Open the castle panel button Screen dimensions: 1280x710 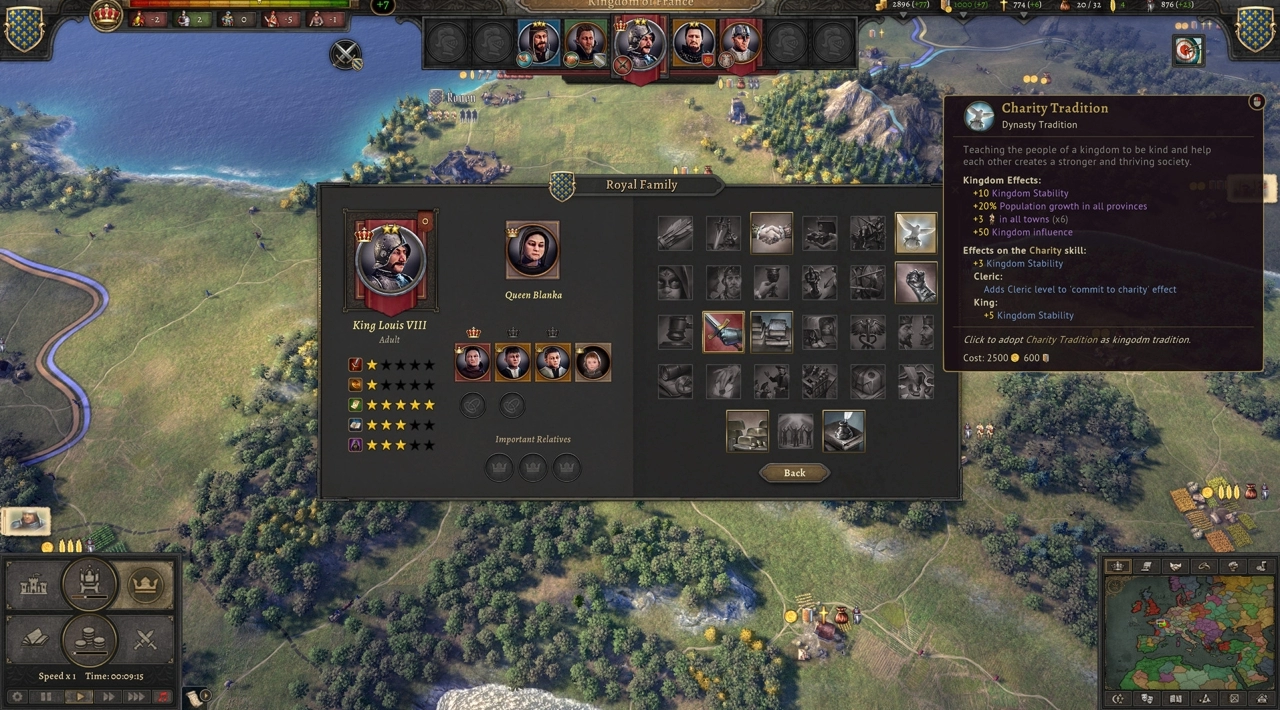(34, 586)
